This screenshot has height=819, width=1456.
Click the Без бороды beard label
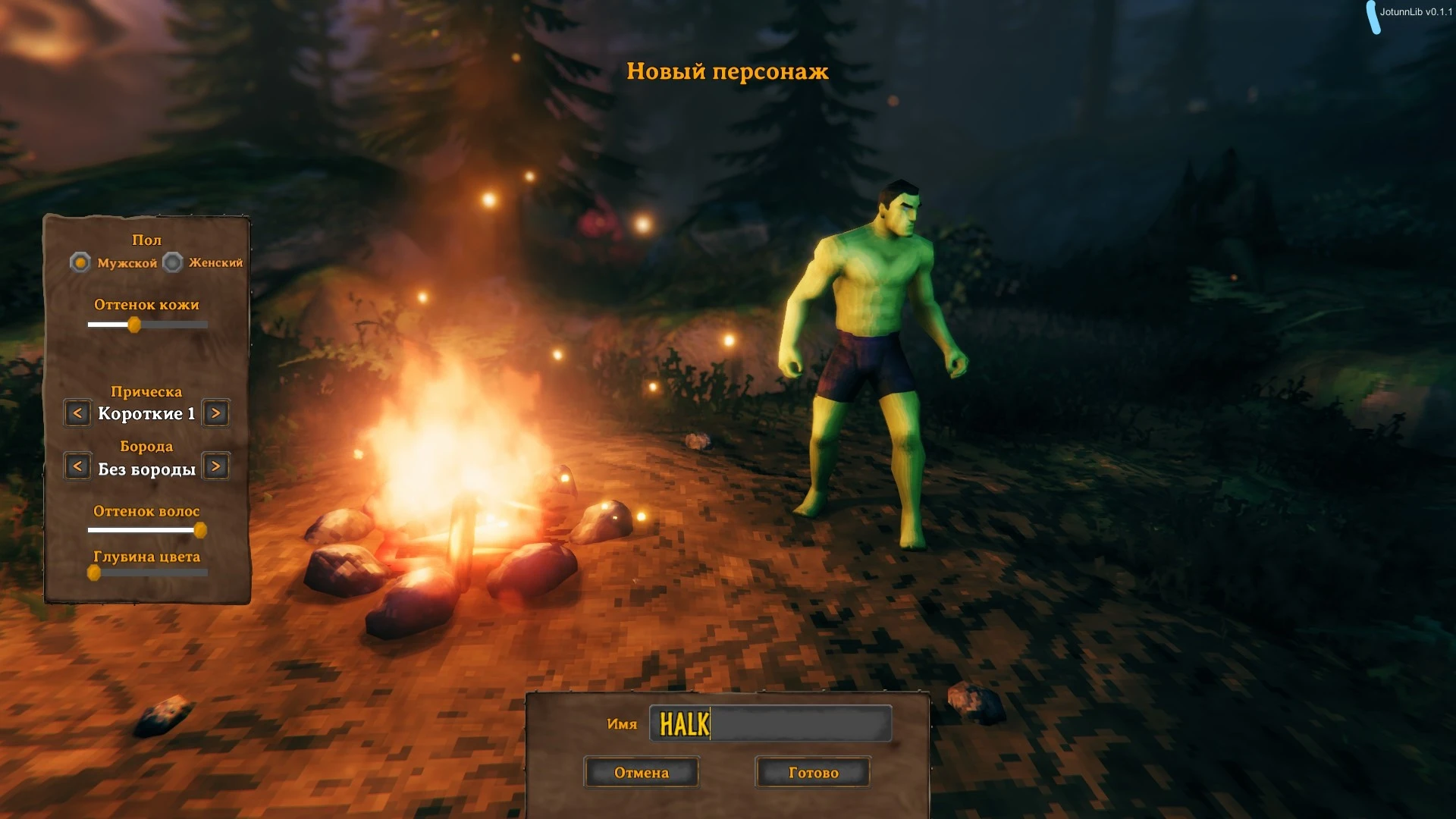(146, 468)
